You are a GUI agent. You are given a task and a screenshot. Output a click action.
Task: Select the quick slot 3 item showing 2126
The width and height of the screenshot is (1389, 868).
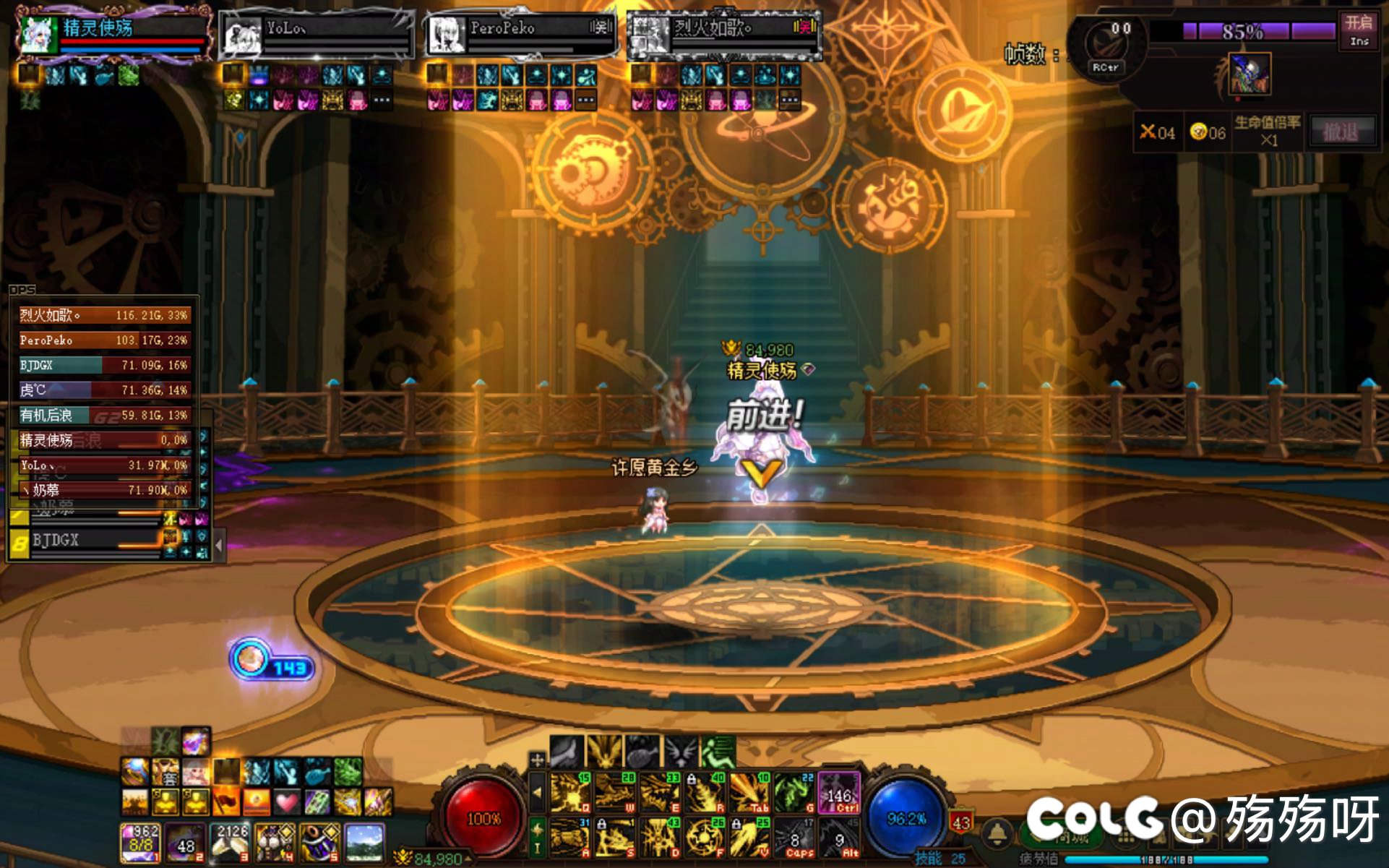pyautogui.click(x=230, y=842)
